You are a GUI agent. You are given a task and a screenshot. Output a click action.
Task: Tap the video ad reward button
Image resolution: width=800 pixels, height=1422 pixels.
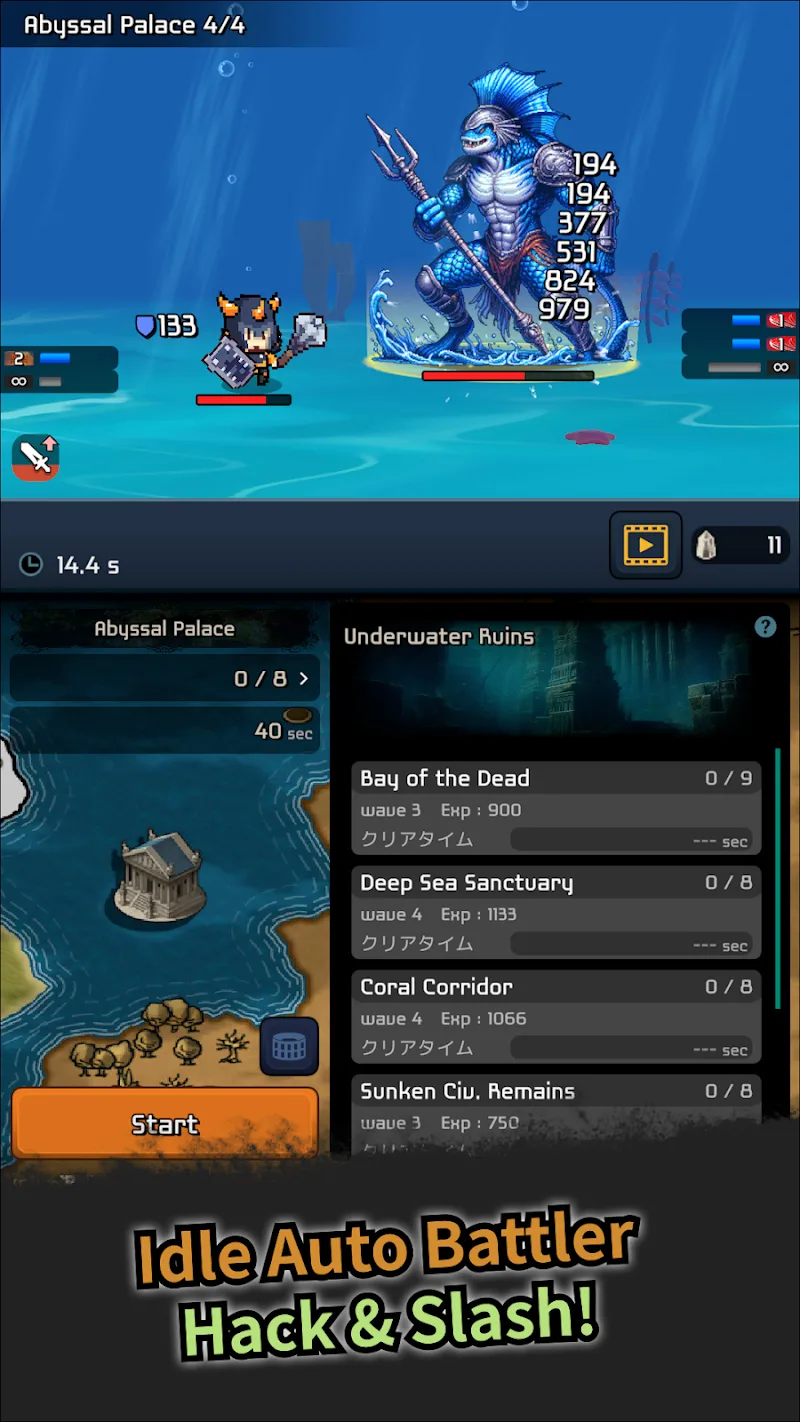tap(646, 545)
